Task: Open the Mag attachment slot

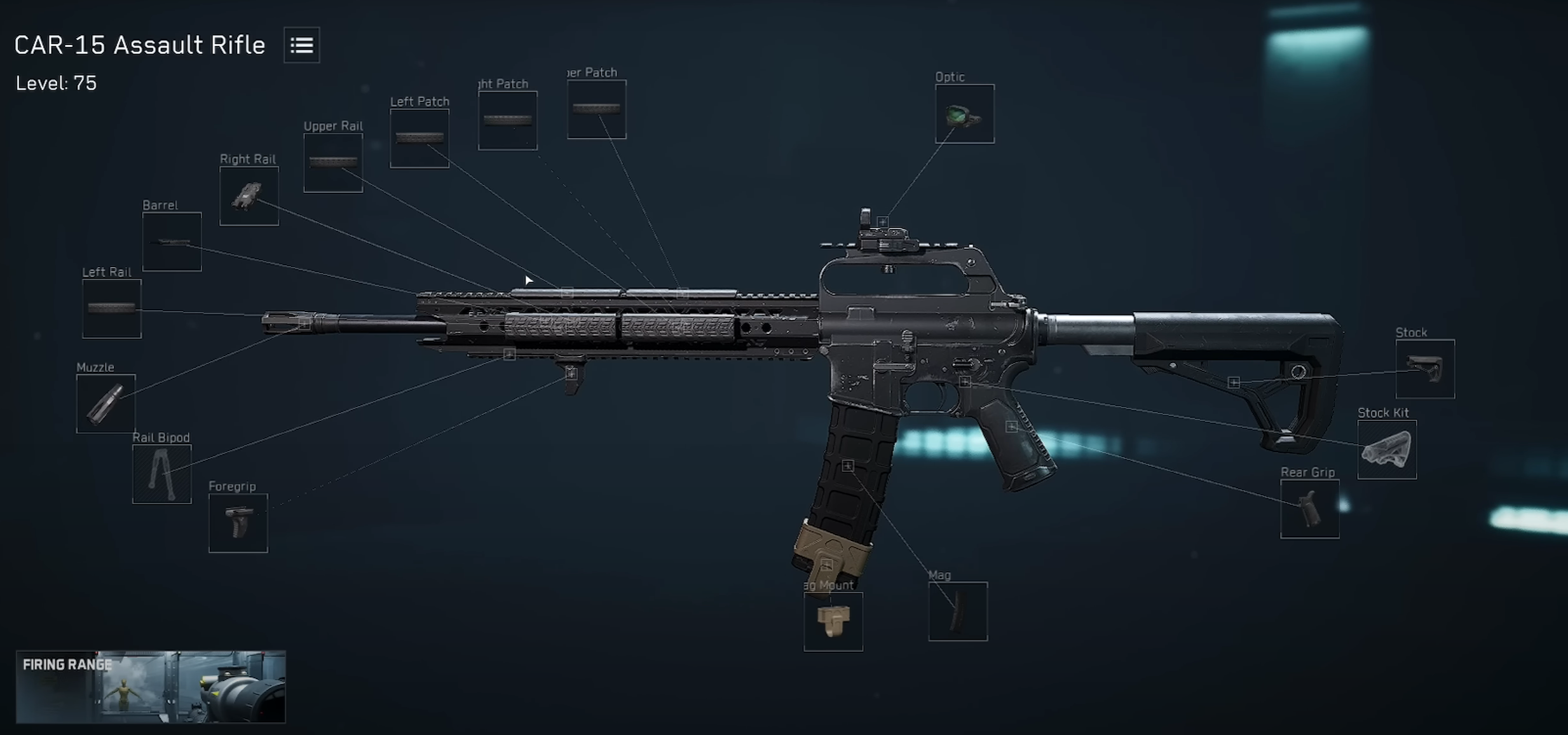Action: [957, 612]
